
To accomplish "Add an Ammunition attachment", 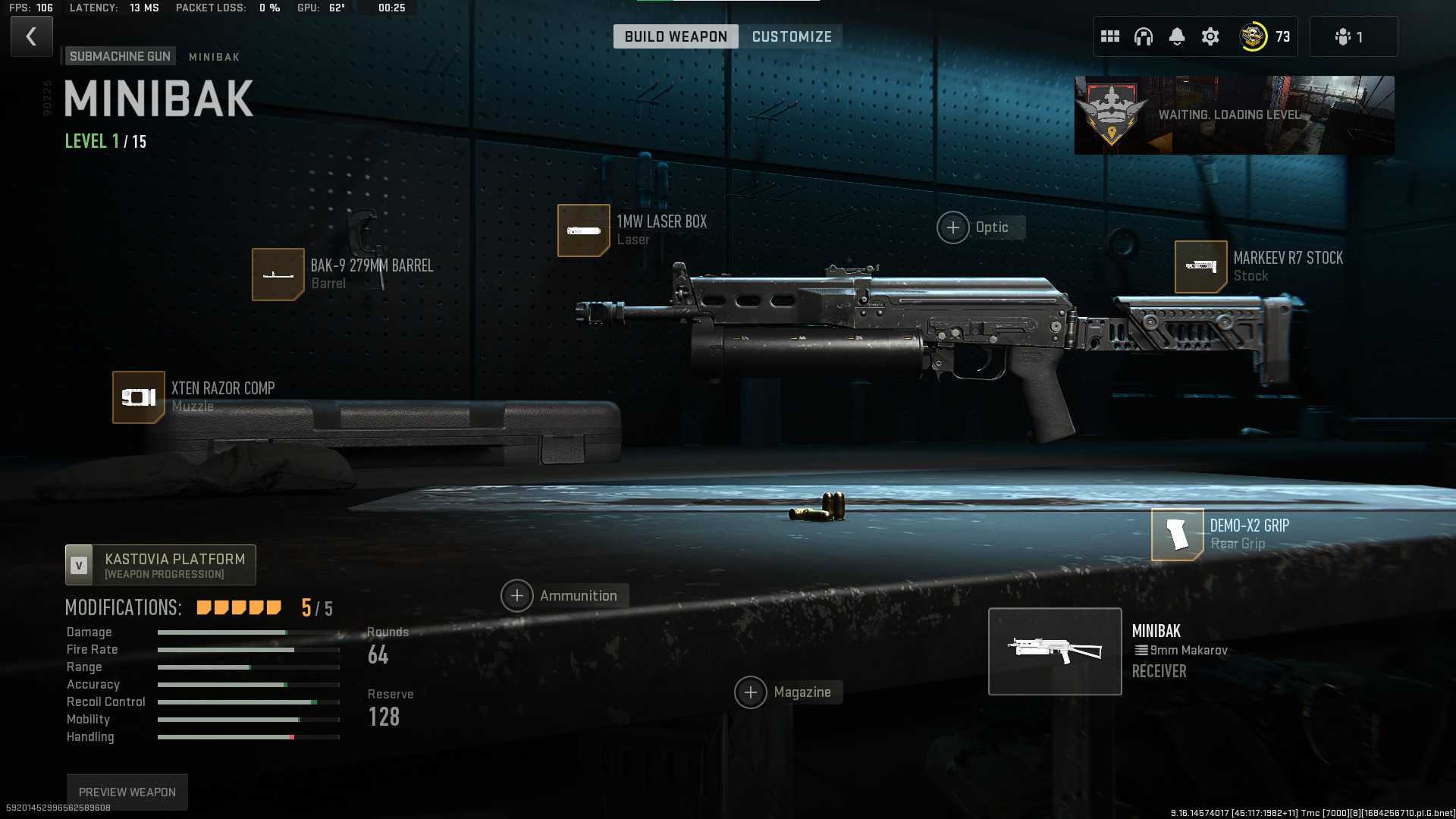I will (517, 596).
